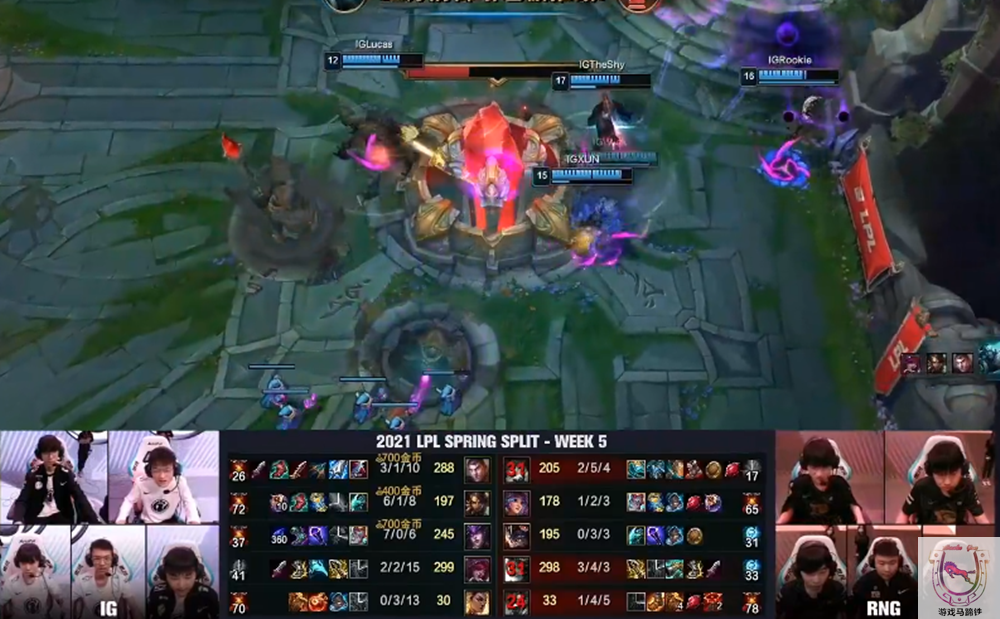Image resolution: width=1000 pixels, height=619 pixels.
Task: Click the pink horse channel watermark logo
Action: point(958,577)
